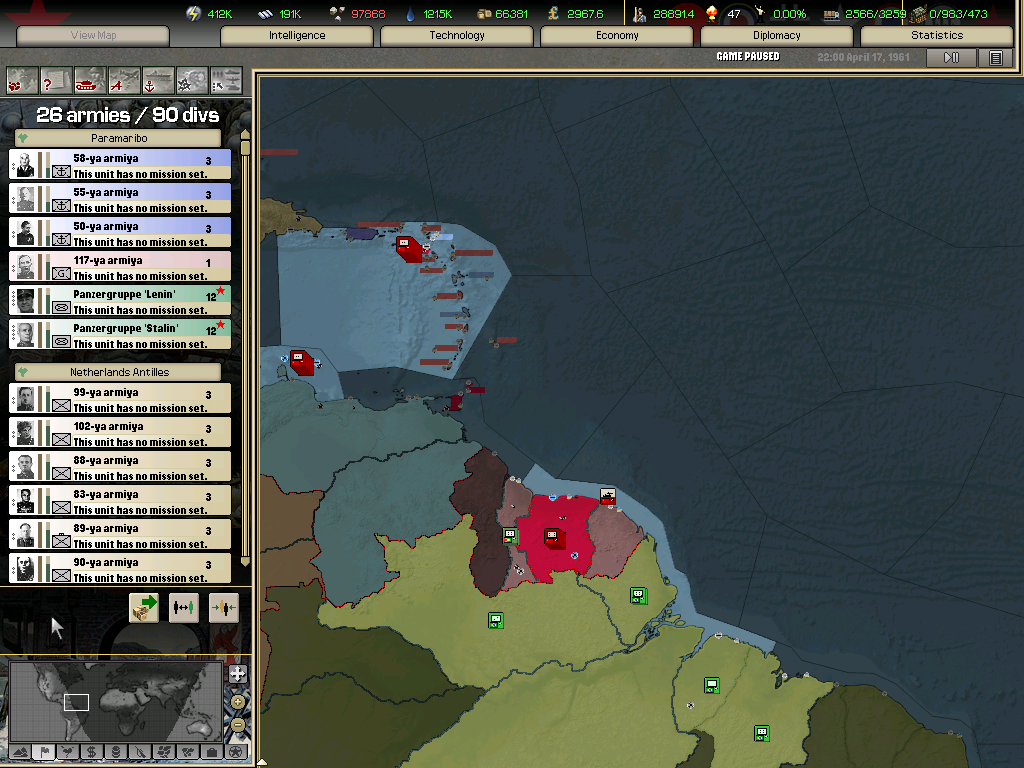Open the Statistics tab
The image size is (1024, 768).
click(936, 36)
